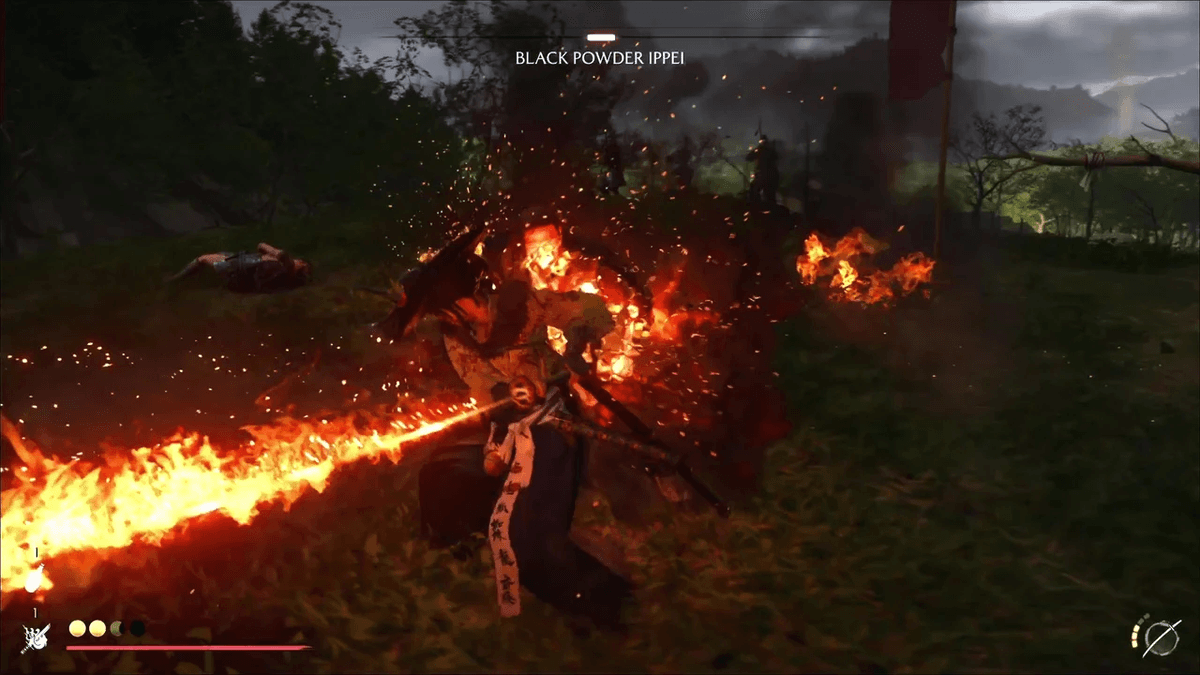Select the flask item icon
This screenshot has height=675, width=1200.
(35, 580)
